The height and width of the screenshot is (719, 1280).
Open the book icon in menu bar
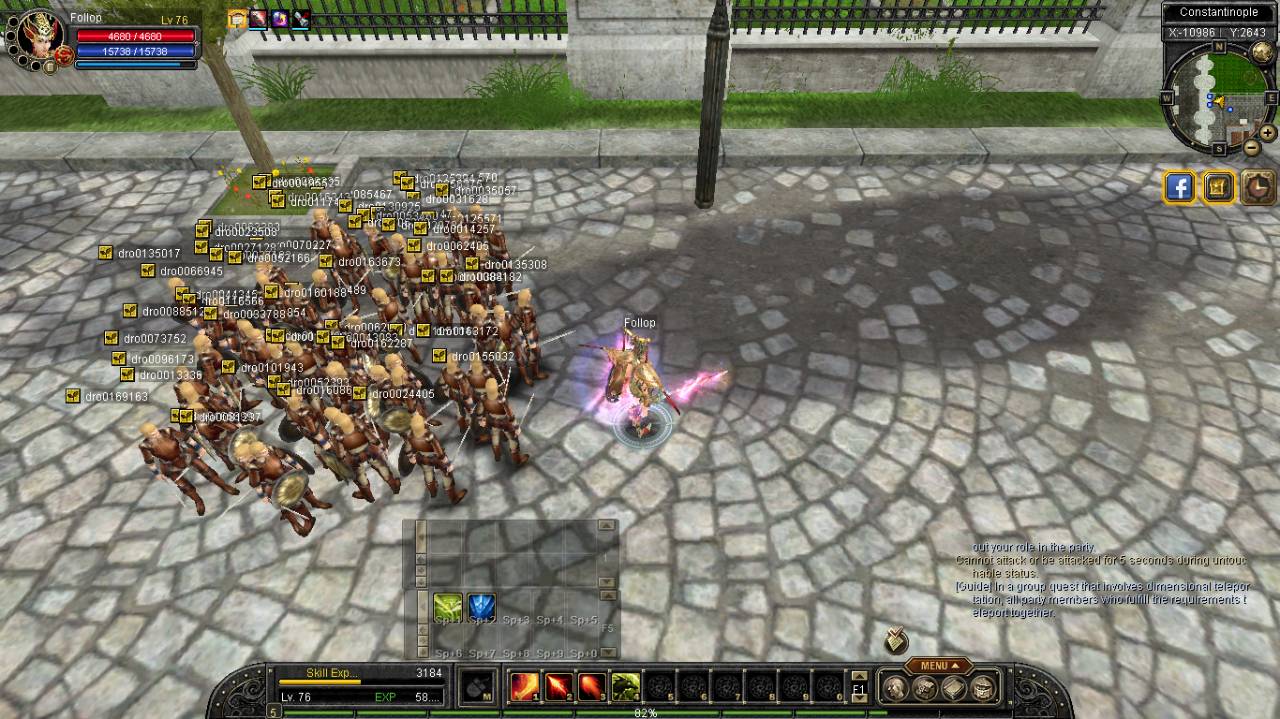(x=954, y=688)
